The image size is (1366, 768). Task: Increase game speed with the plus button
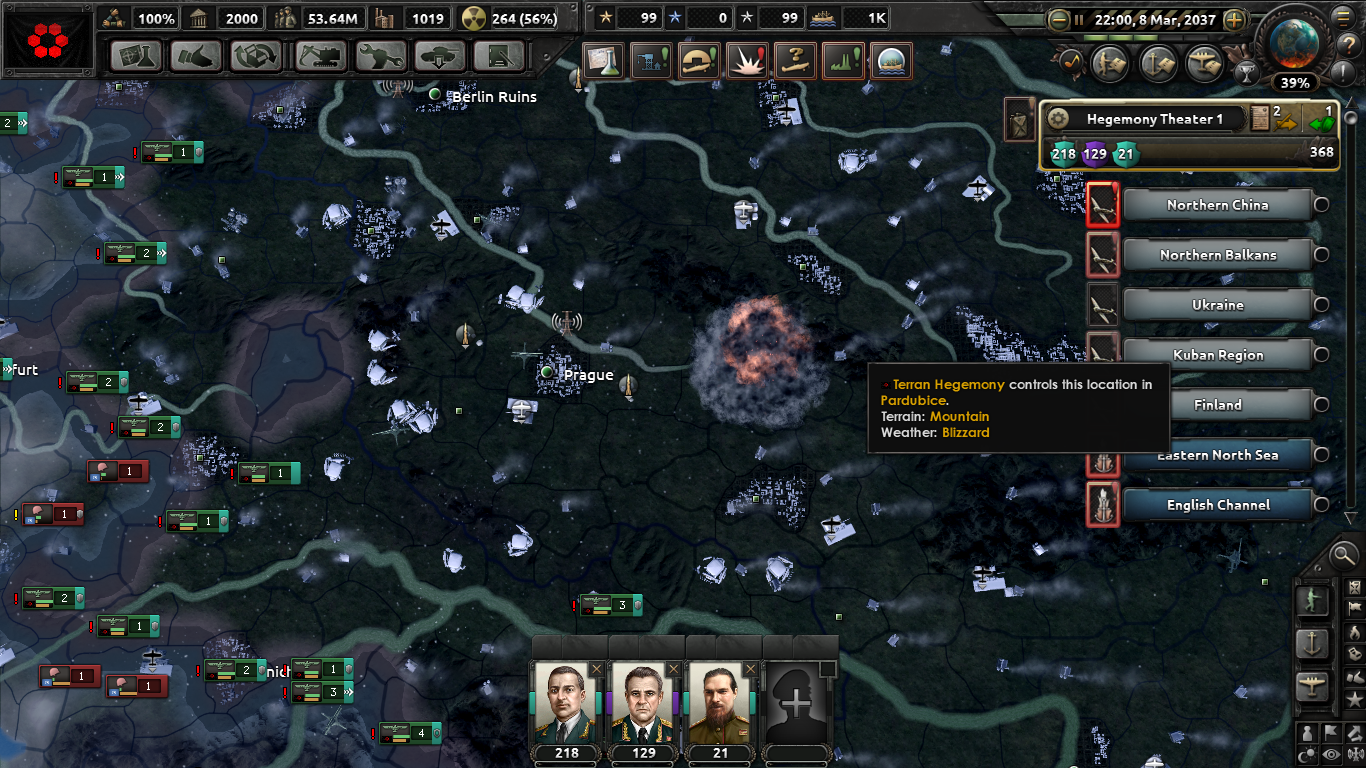(x=1235, y=19)
